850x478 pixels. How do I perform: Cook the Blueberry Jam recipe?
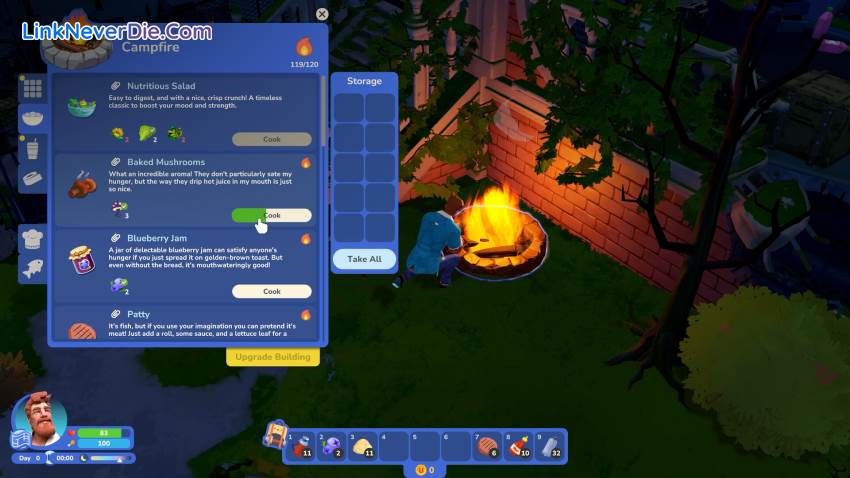[x=271, y=291]
